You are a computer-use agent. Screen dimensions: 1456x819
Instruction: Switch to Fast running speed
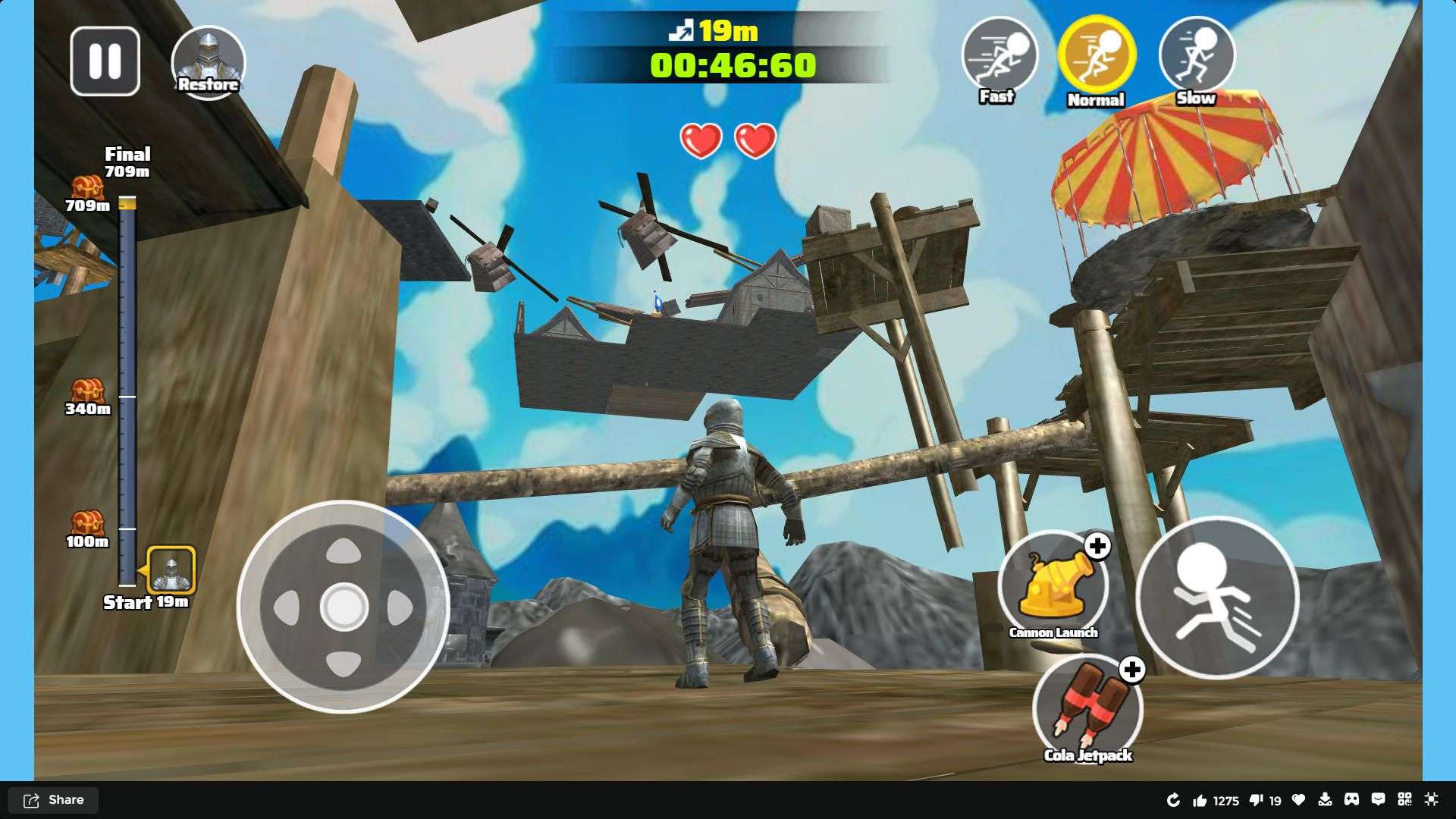point(999,55)
